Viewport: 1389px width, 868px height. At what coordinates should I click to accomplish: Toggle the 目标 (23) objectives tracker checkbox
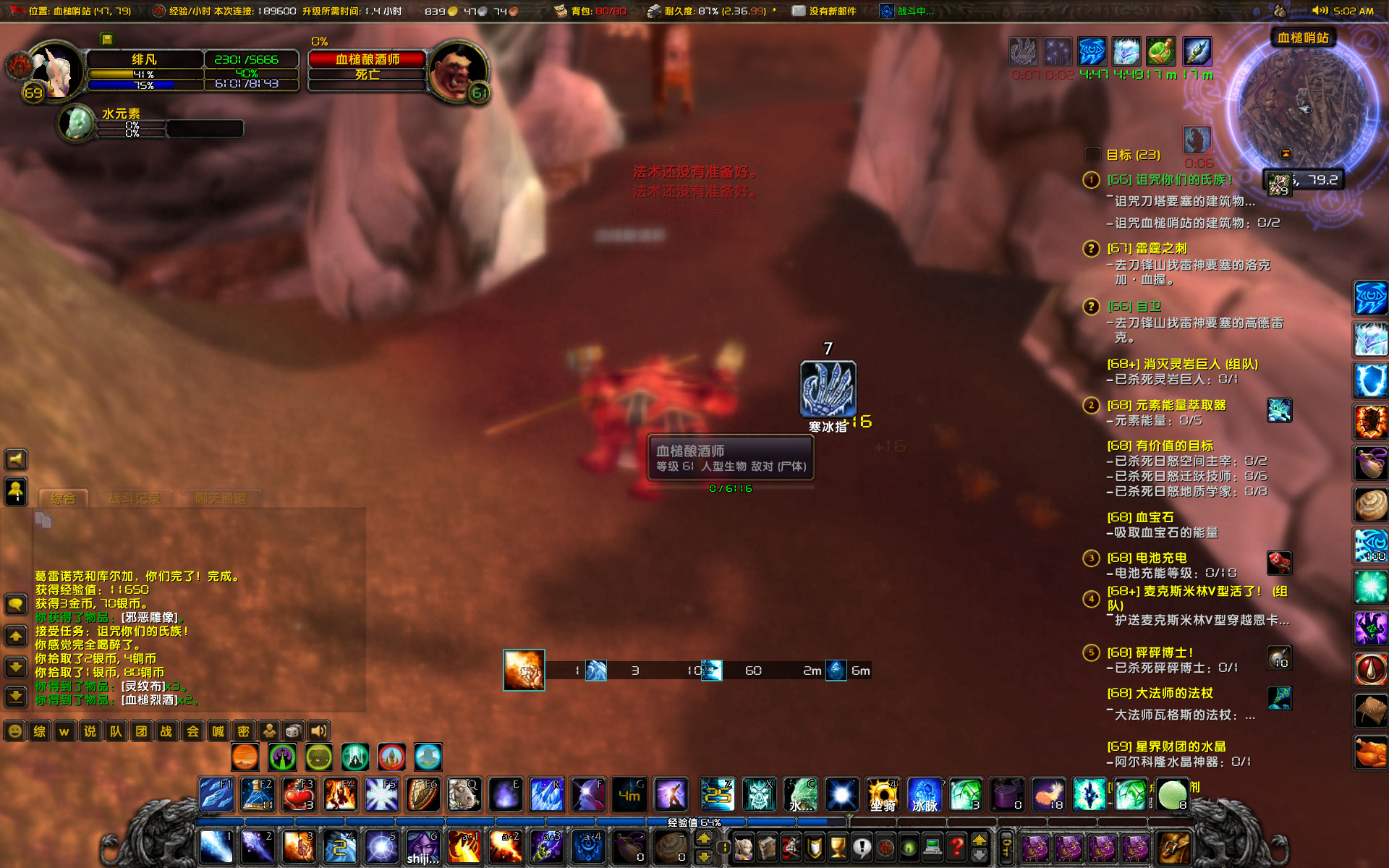(1092, 154)
